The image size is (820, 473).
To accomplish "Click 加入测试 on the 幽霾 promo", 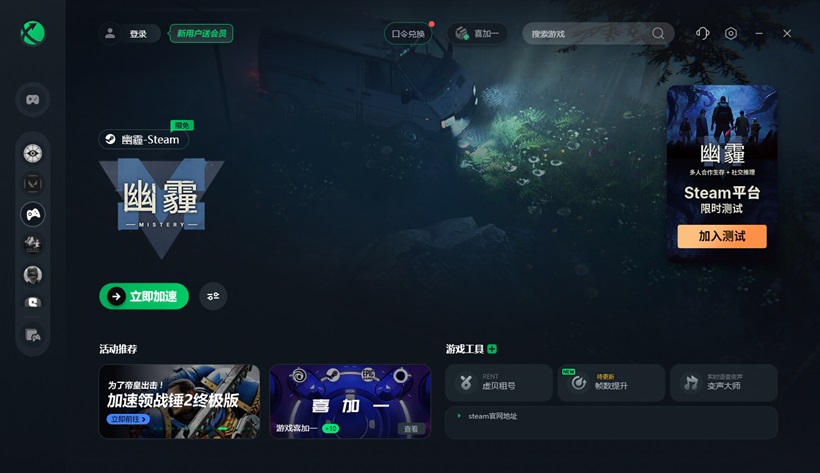I will point(721,237).
